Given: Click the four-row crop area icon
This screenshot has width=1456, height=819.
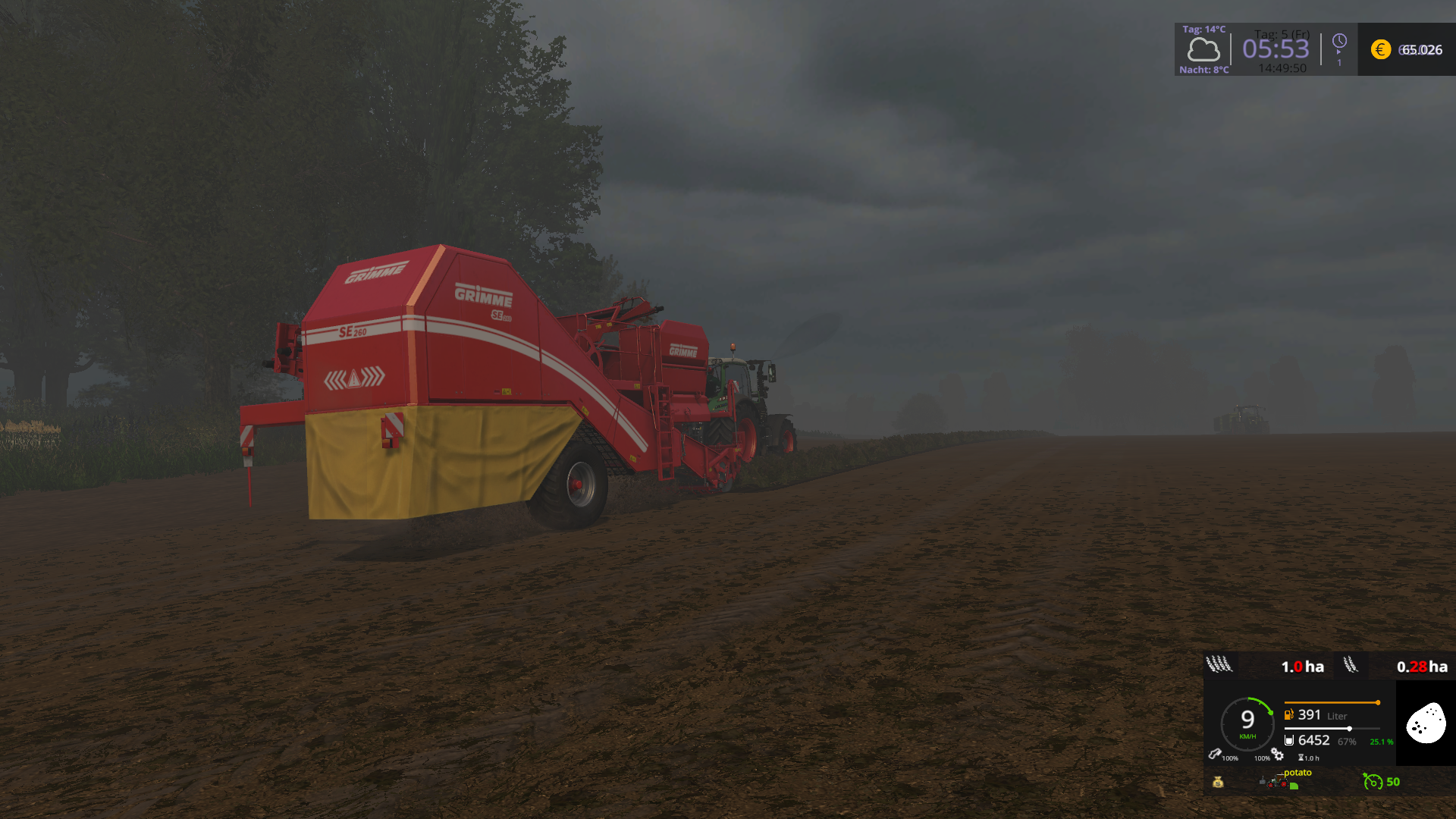Looking at the screenshot, I should pyautogui.click(x=1219, y=665).
